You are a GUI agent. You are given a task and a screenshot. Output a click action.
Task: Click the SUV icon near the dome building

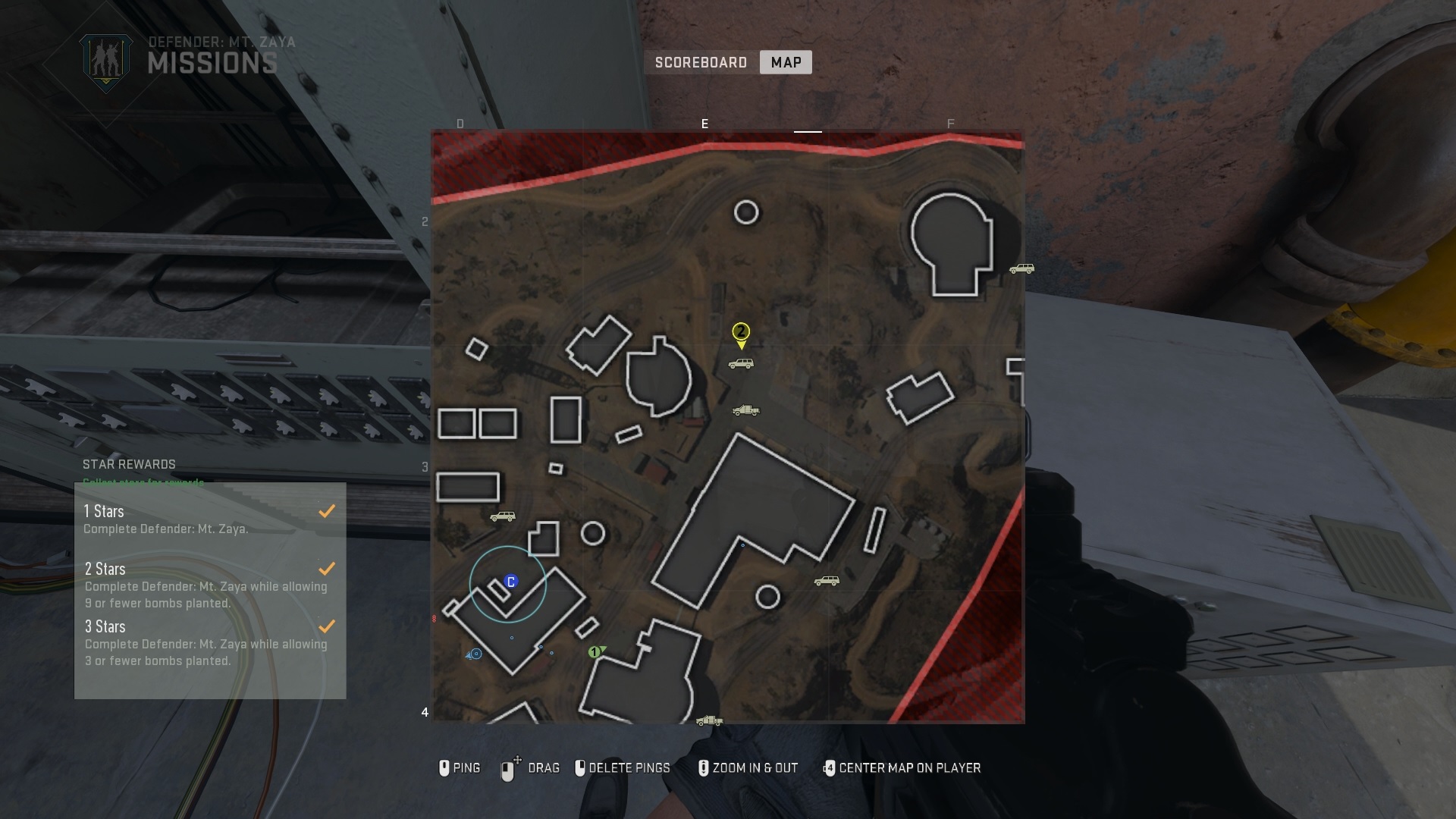pos(1021,269)
